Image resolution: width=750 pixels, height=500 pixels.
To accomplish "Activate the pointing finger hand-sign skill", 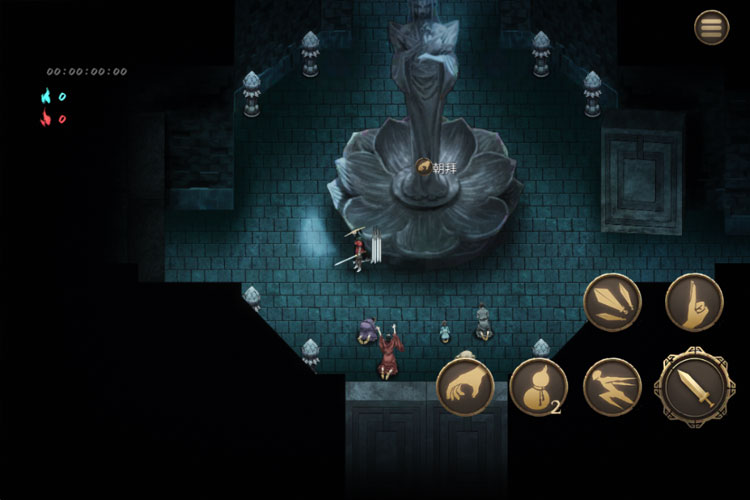I will click(693, 302).
